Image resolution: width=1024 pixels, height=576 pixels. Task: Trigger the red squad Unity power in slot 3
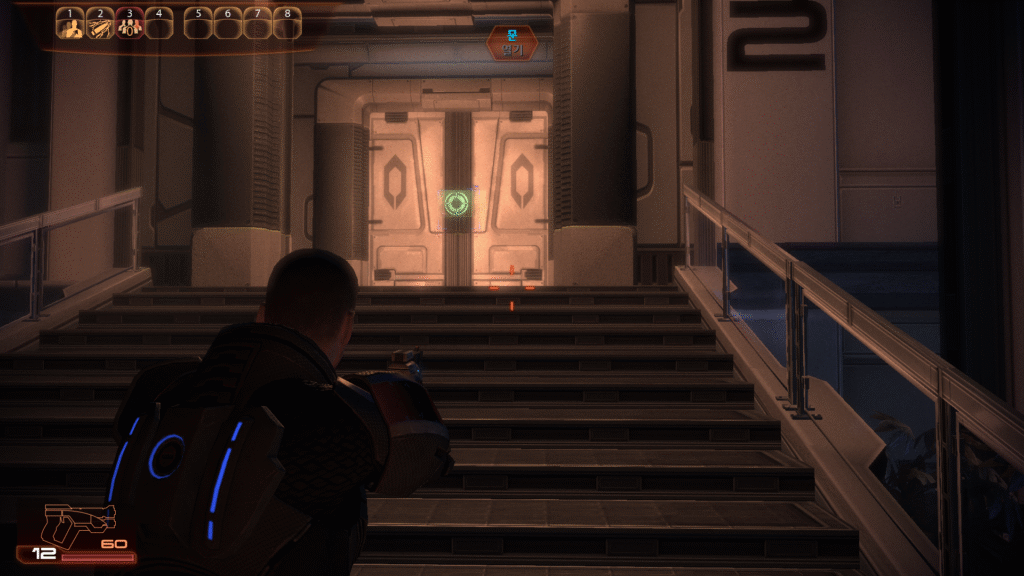click(129, 27)
